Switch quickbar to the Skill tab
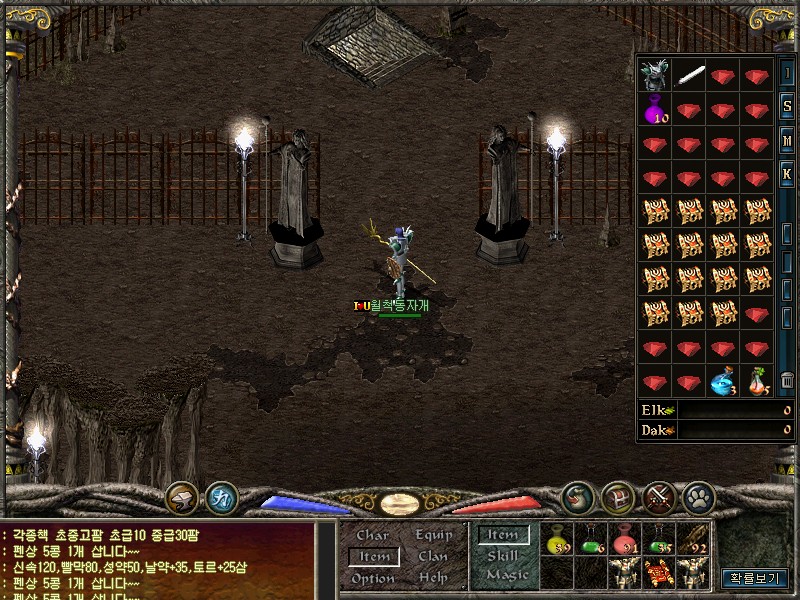The image size is (800, 600). (502, 556)
